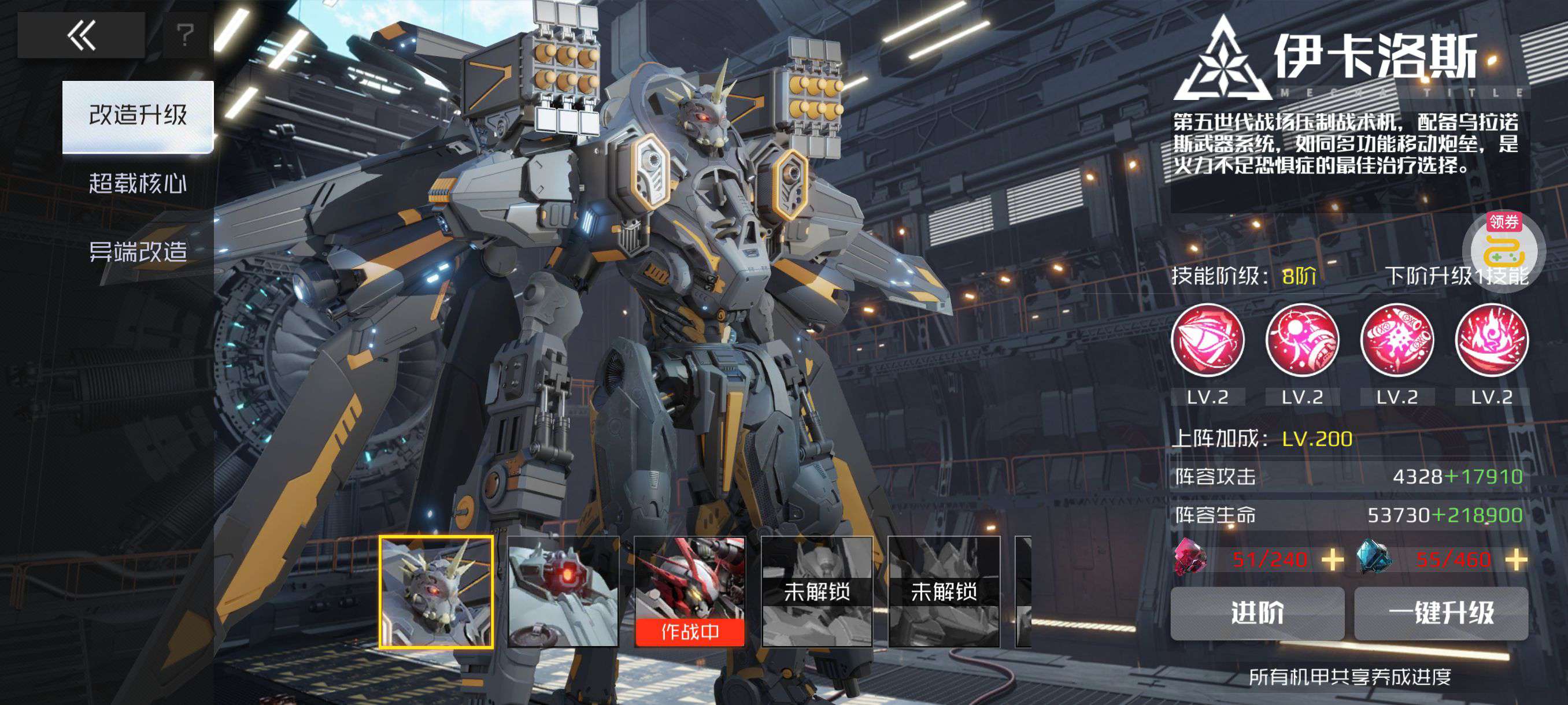
Task: Switch to the 改造升级 tab
Action: pos(138,116)
